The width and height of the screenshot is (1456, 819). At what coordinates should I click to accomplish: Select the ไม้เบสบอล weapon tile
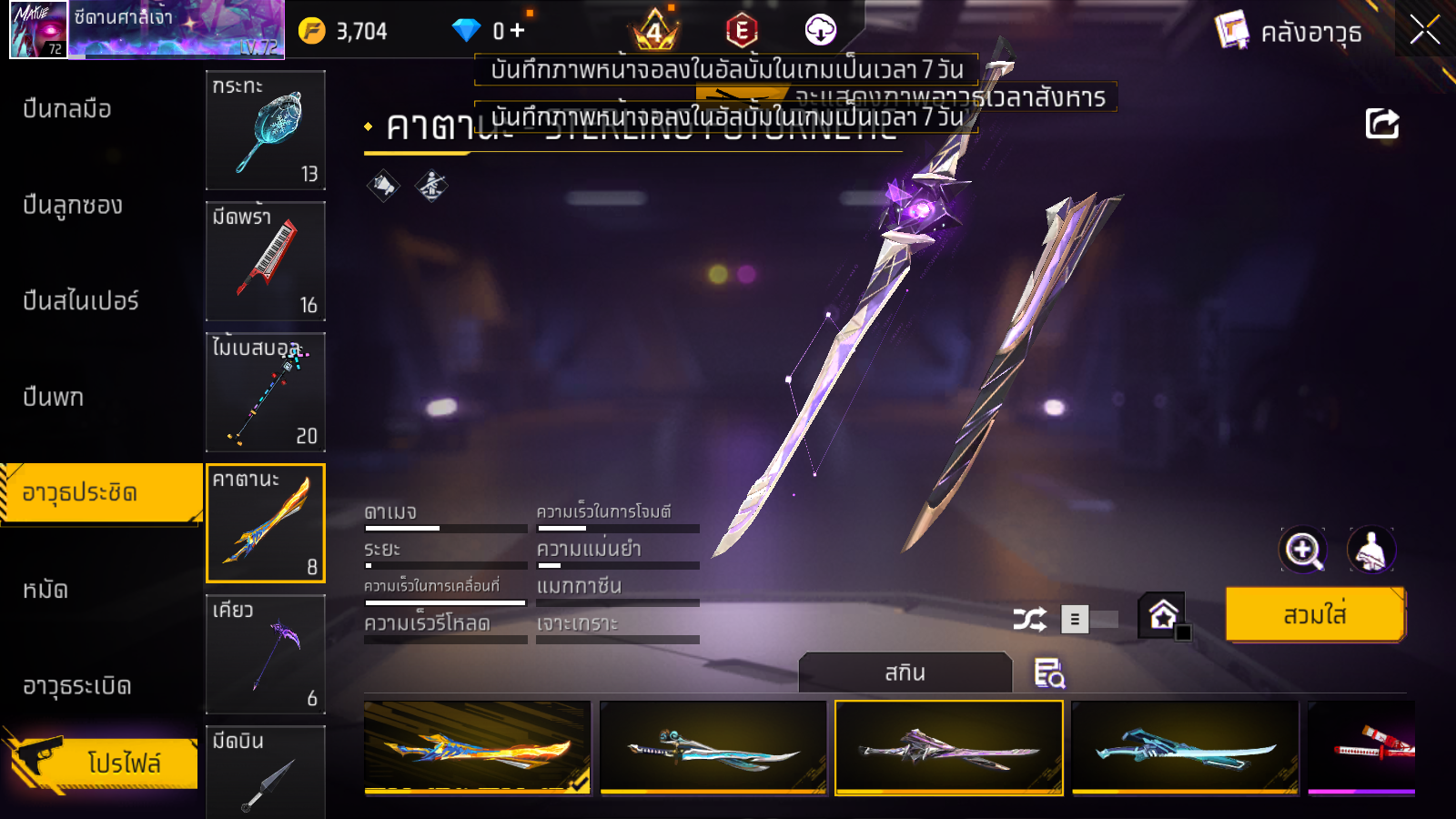click(266, 392)
